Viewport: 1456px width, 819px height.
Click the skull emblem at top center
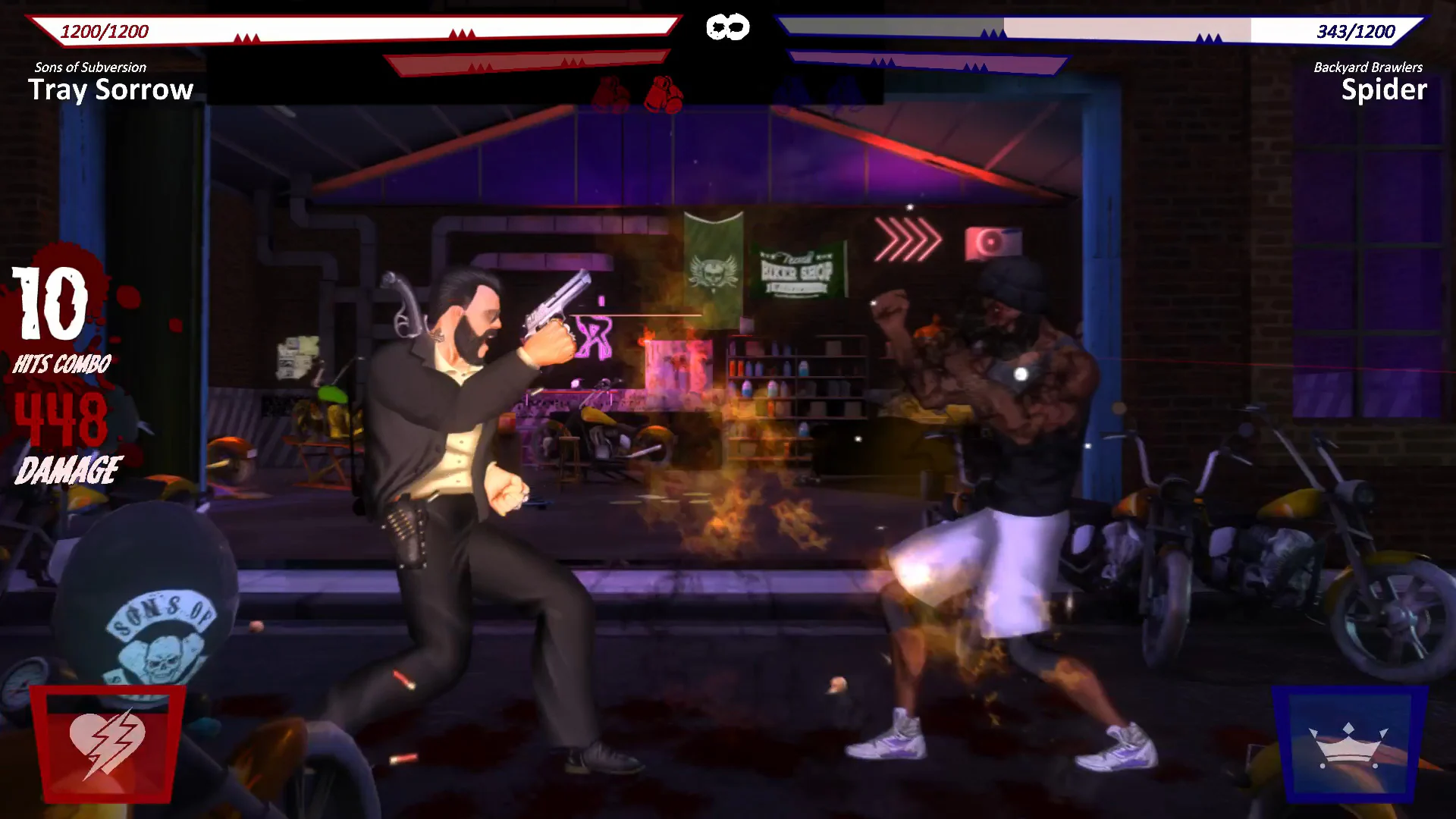tap(728, 27)
